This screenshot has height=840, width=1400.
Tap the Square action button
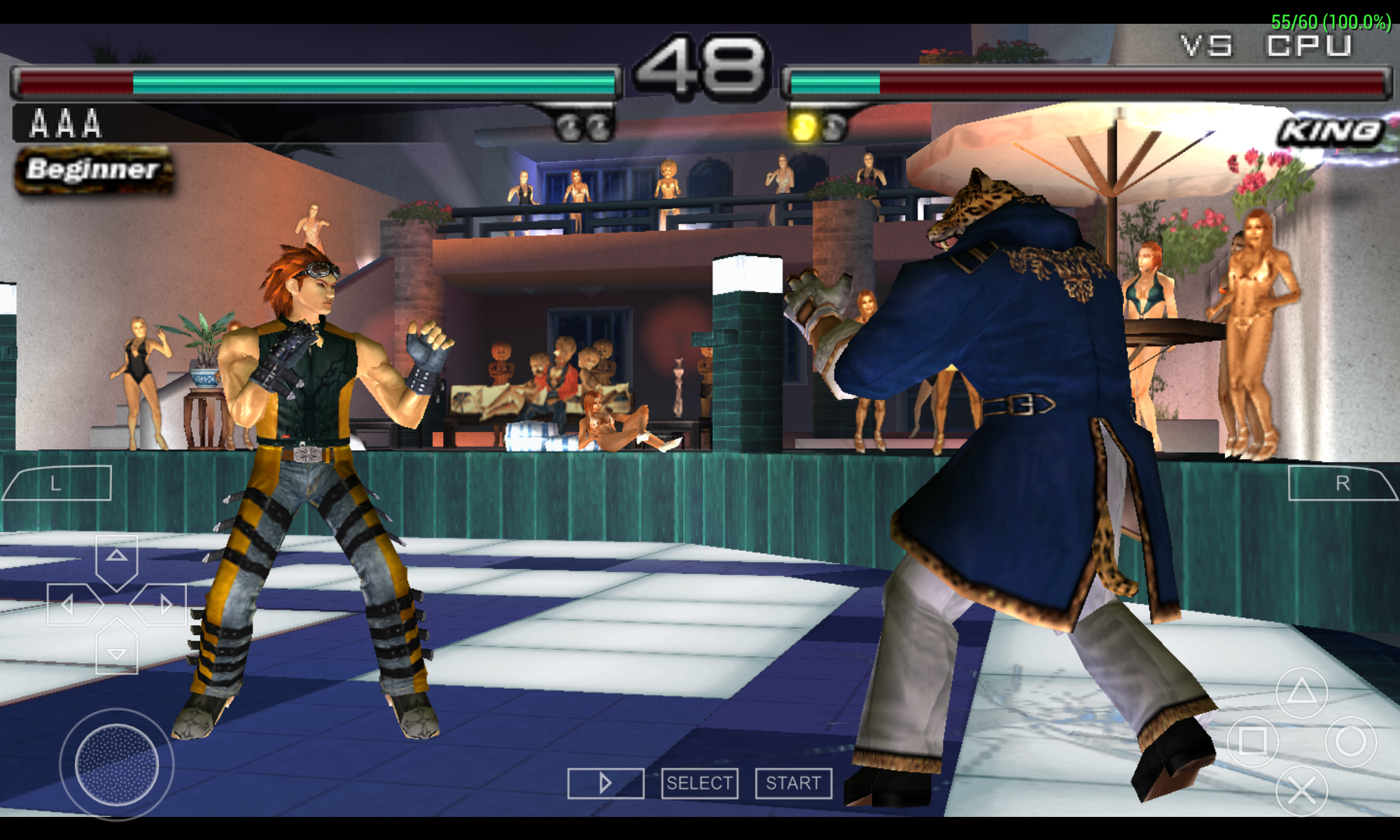pos(1252,741)
